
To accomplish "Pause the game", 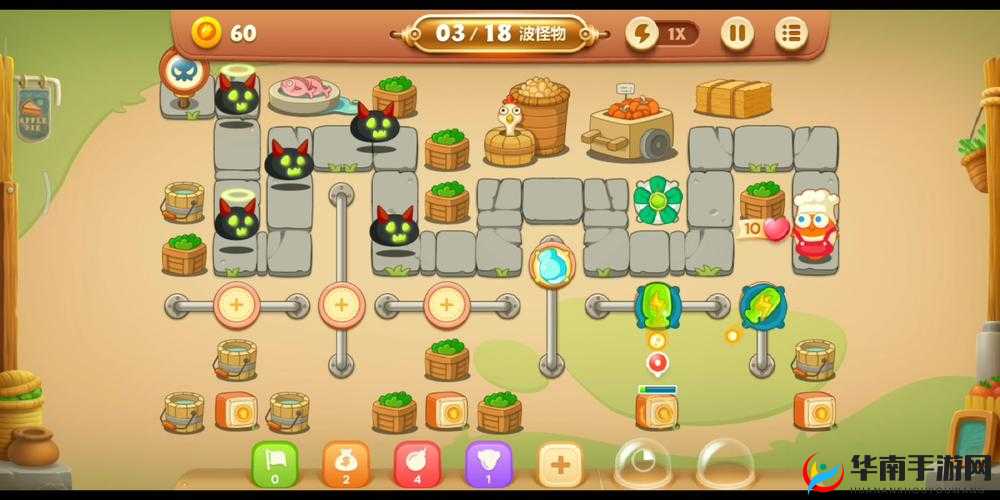I will coord(737,33).
